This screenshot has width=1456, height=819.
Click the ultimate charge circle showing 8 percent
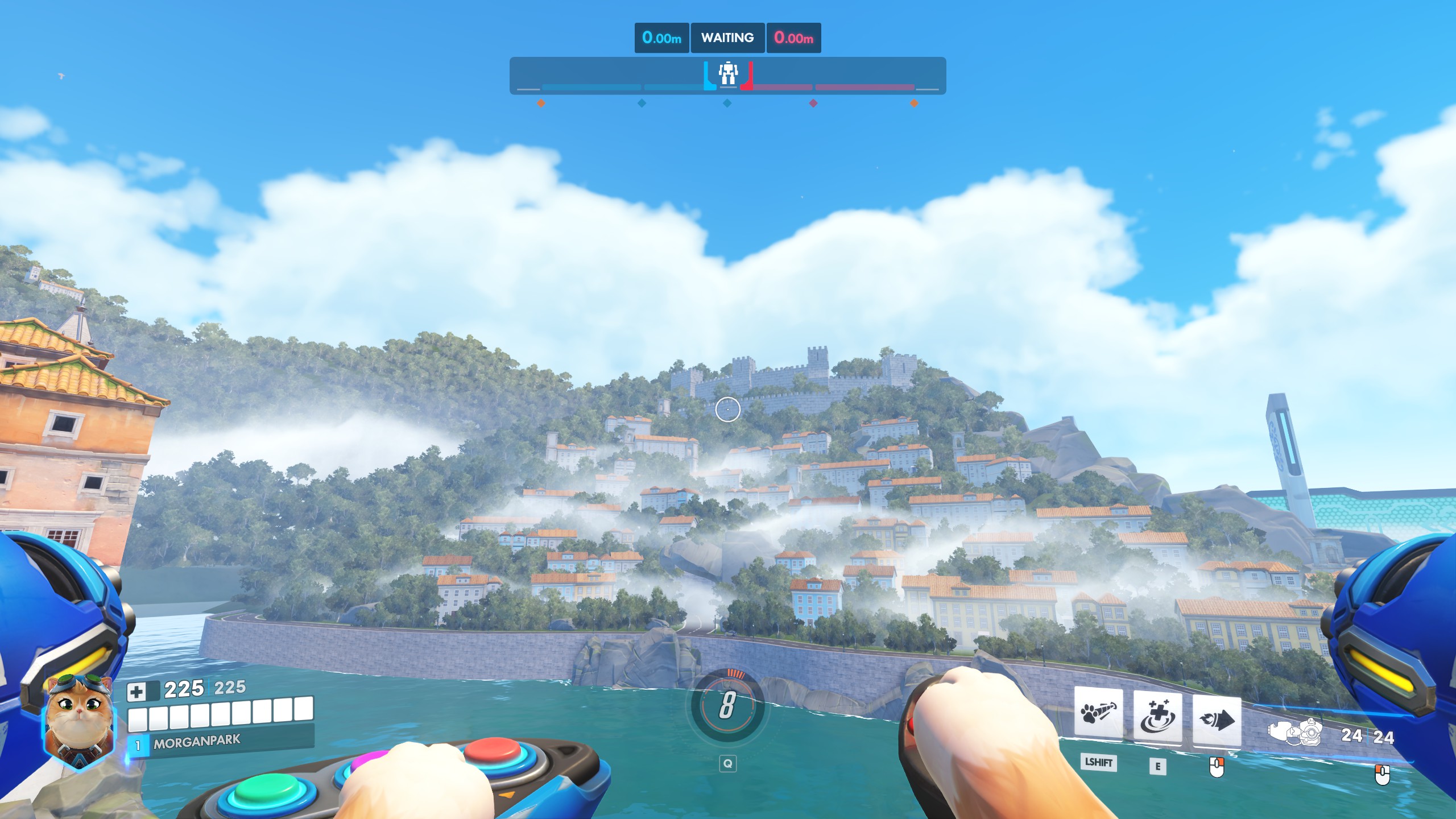728,702
